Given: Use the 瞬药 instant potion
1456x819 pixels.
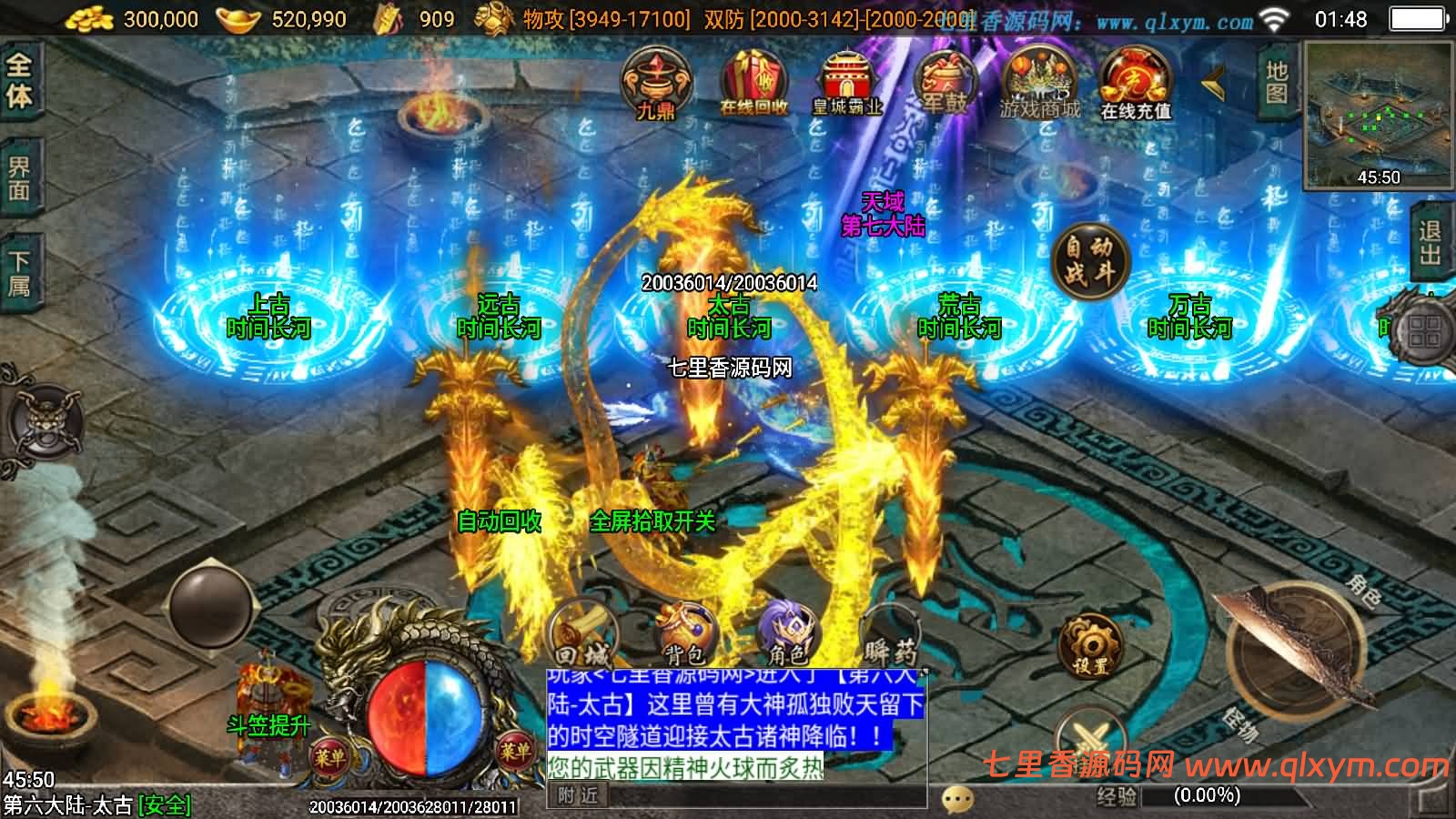Looking at the screenshot, I should (x=890, y=634).
